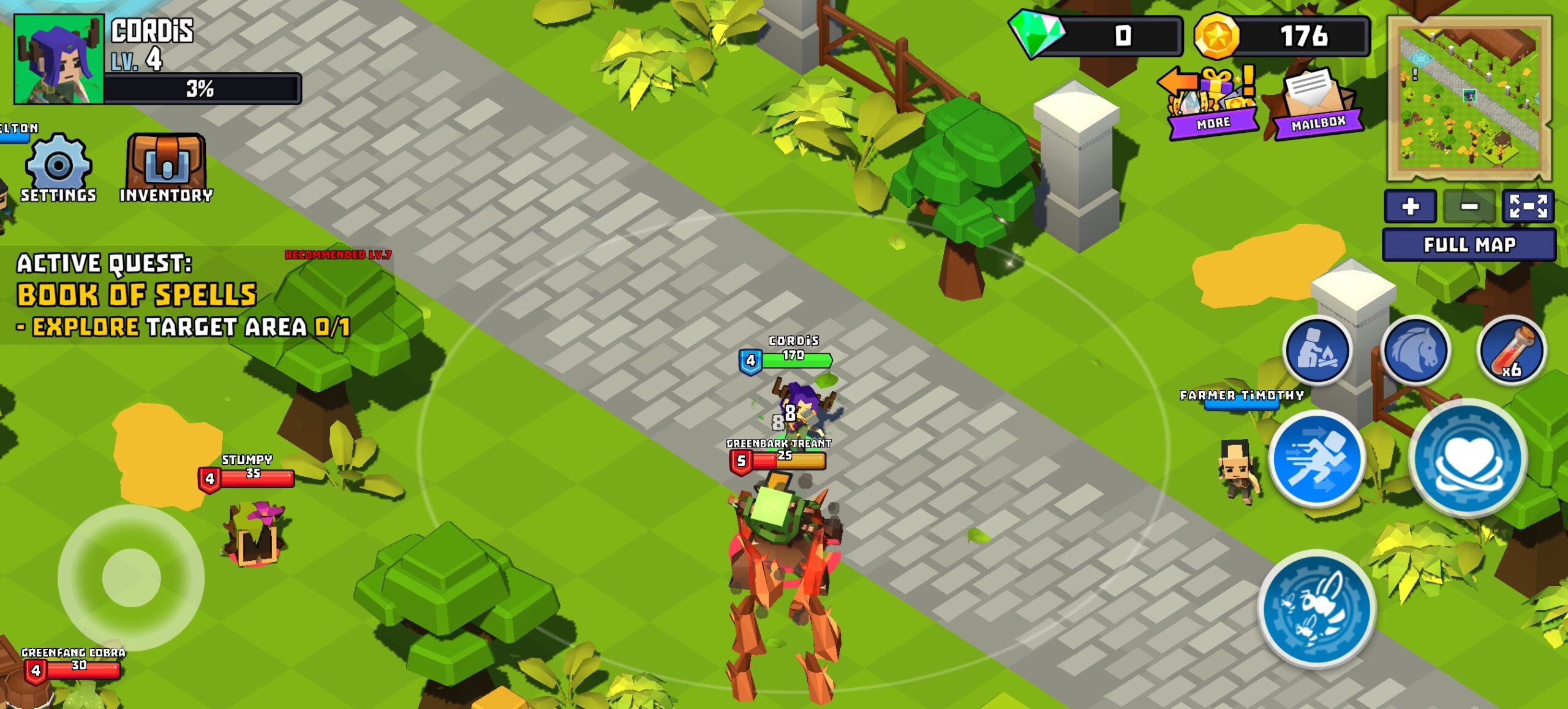Viewport: 1568px width, 709px height.
Task: Click the gold coin currency counter
Action: click(1282, 36)
